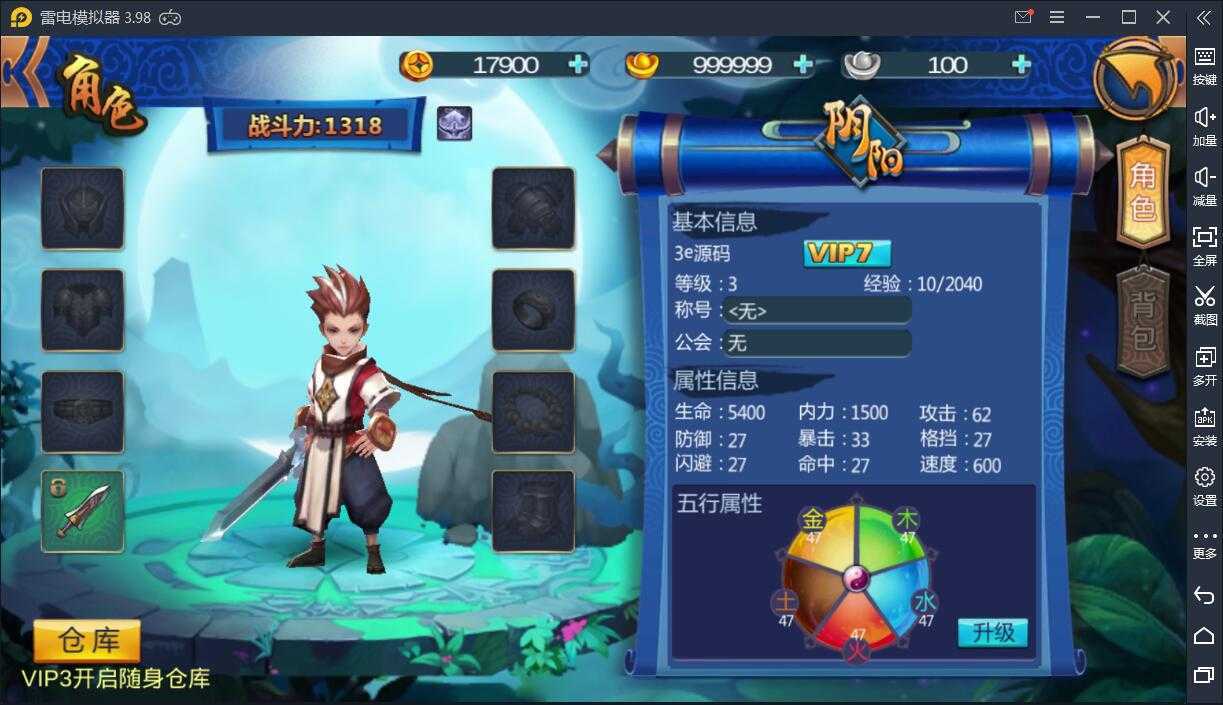Take a screenshot with the 截图 tool

point(1204,303)
